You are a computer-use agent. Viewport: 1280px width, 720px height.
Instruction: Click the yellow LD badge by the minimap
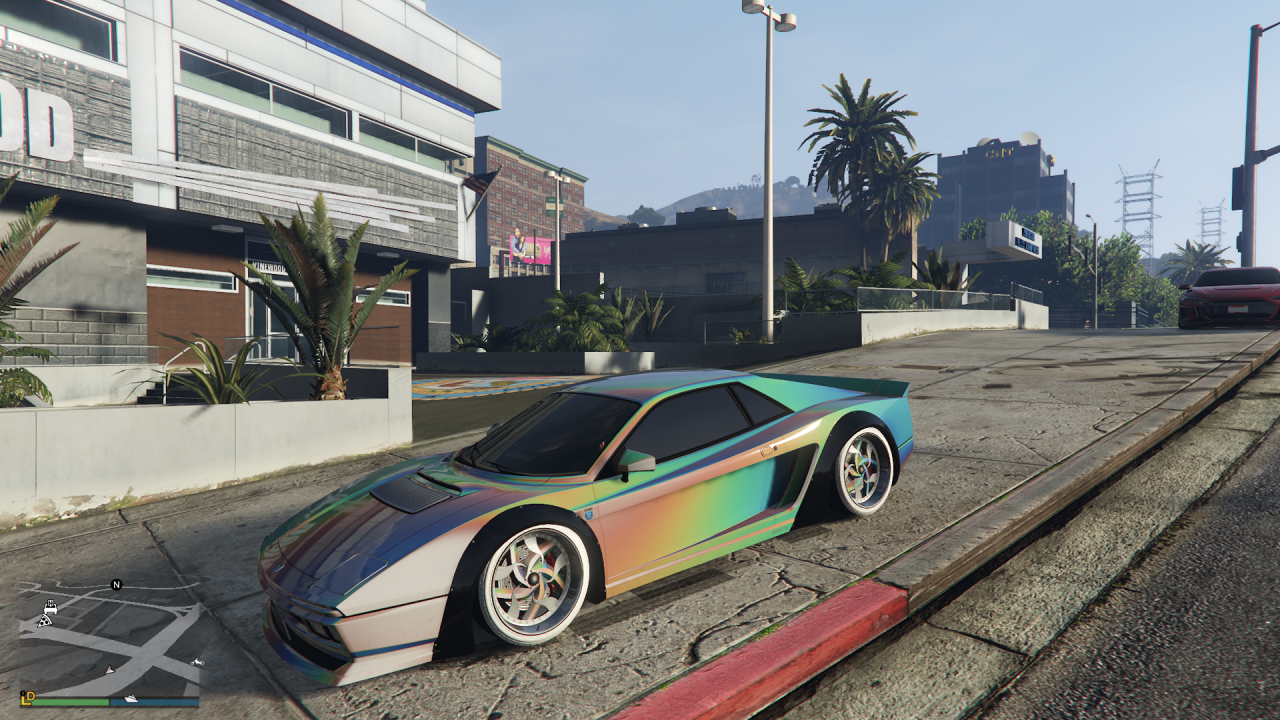coord(27,696)
